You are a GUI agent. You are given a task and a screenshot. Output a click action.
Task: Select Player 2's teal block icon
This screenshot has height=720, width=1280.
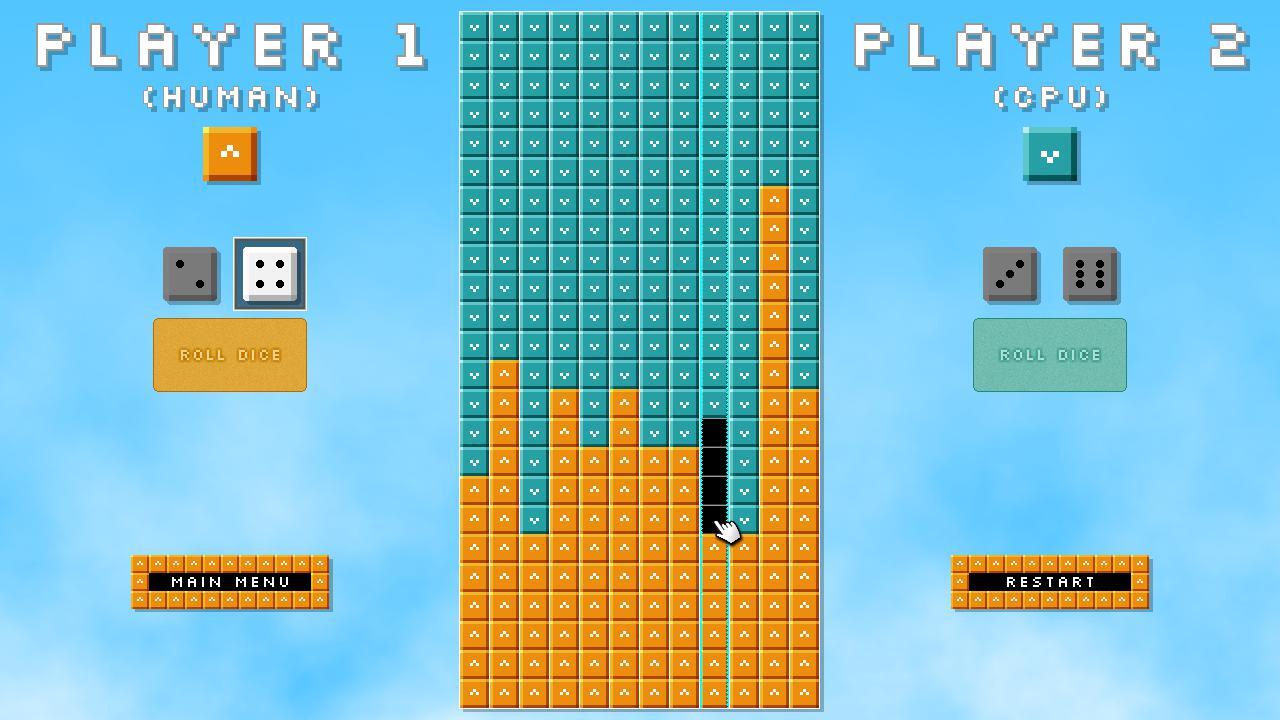(1049, 155)
